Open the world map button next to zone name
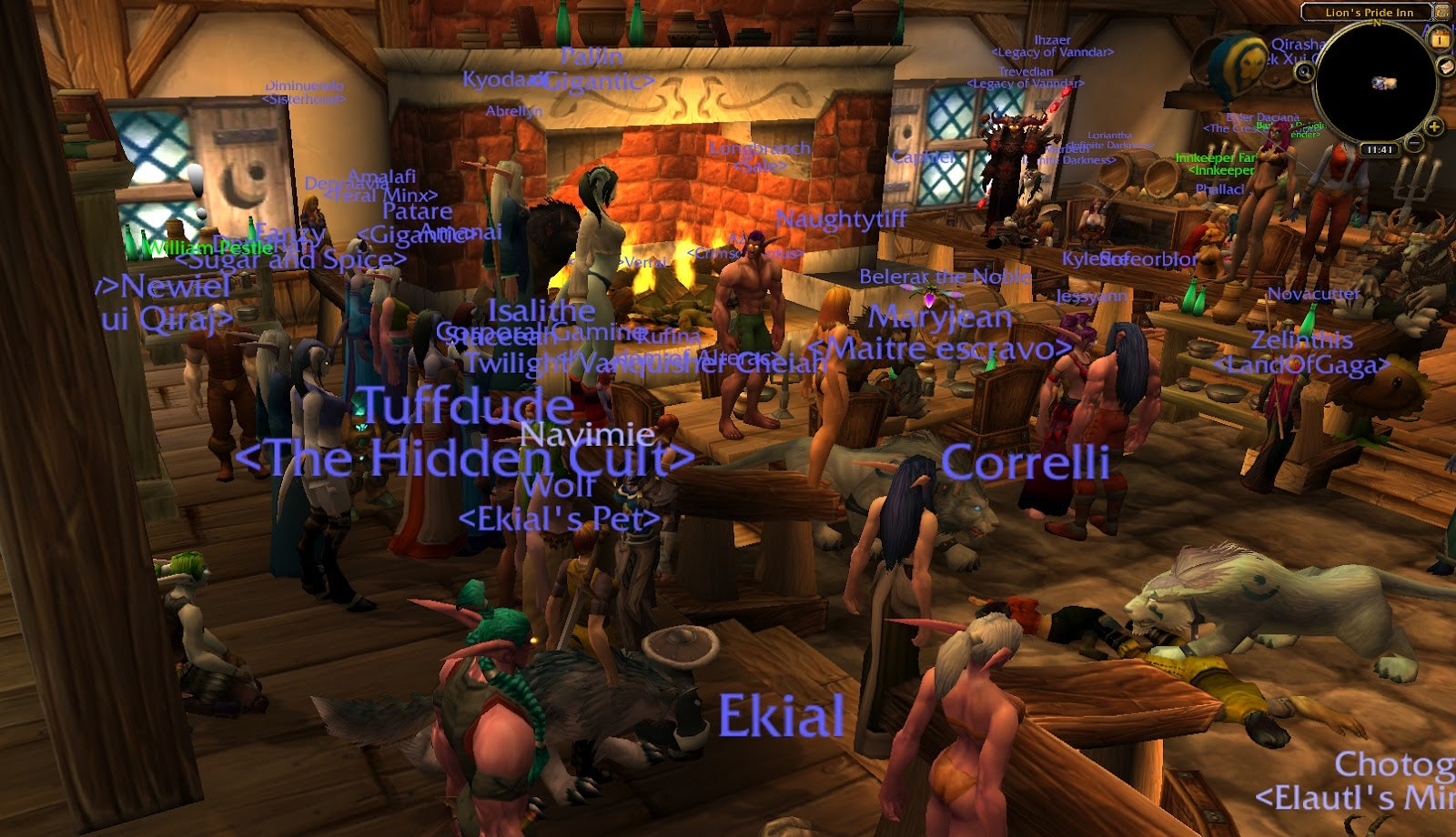This screenshot has width=1456, height=837. click(x=1443, y=13)
